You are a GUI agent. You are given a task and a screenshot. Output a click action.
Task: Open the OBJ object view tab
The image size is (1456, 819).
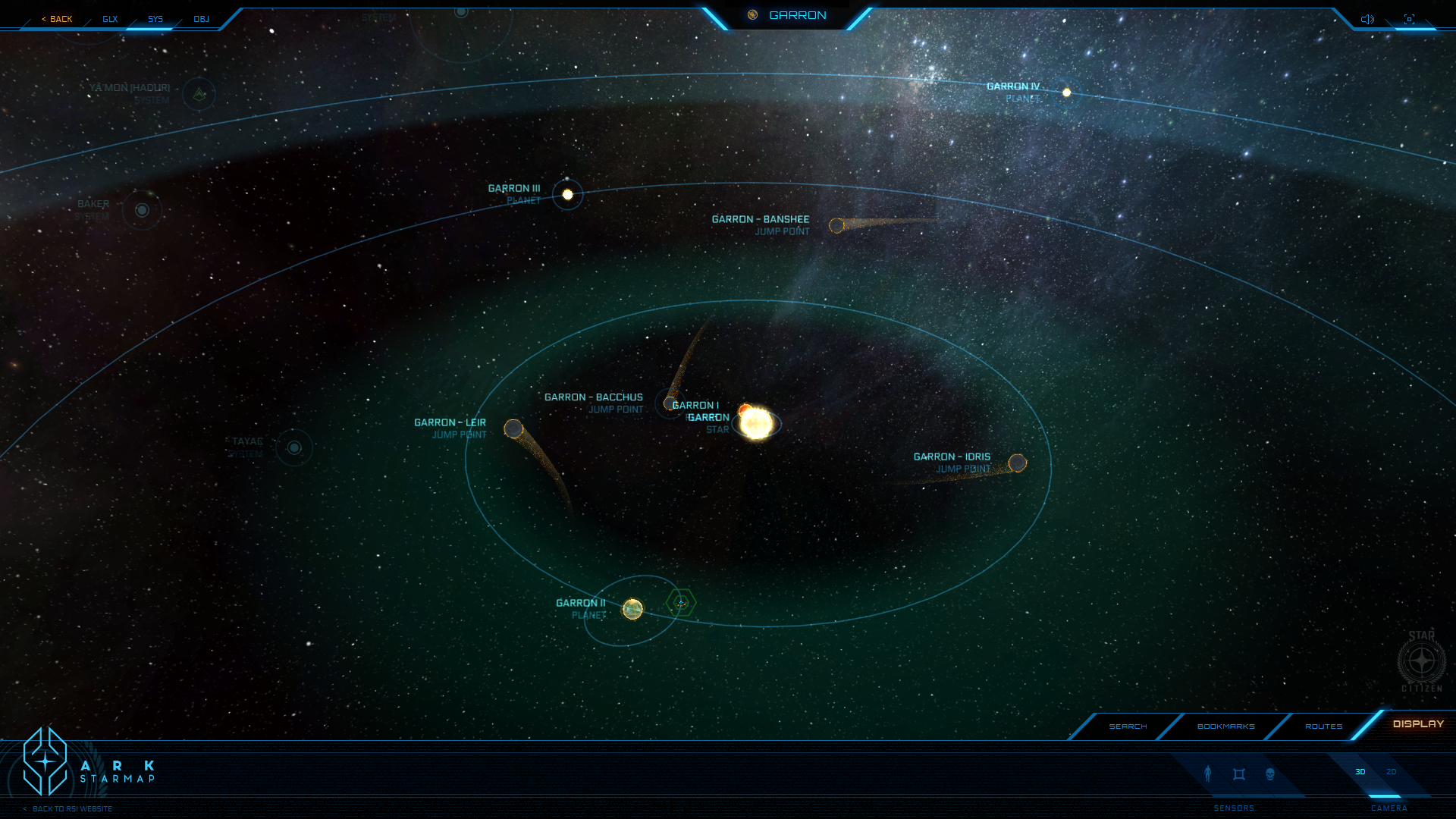point(201,19)
